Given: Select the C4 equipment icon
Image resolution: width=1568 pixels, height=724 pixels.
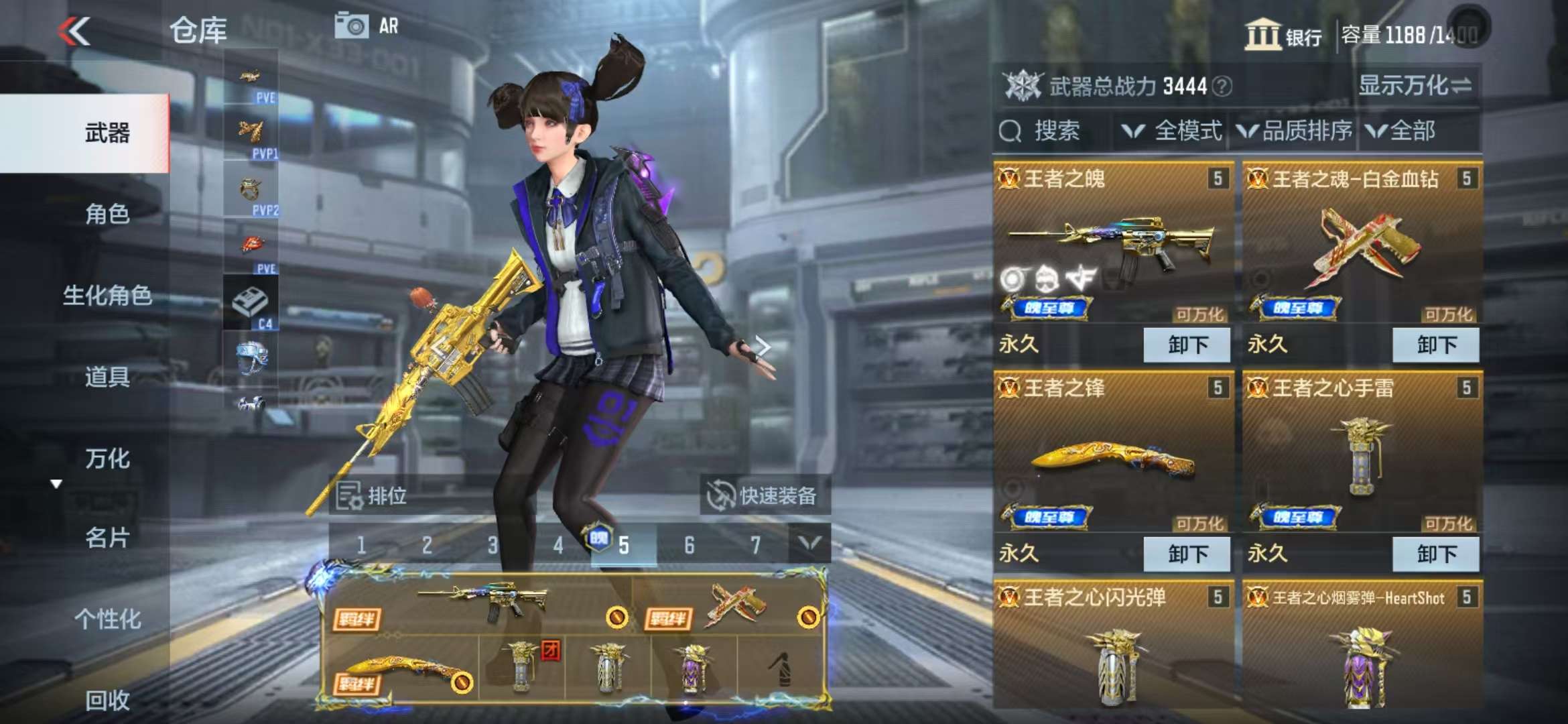Looking at the screenshot, I should pyautogui.click(x=251, y=304).
